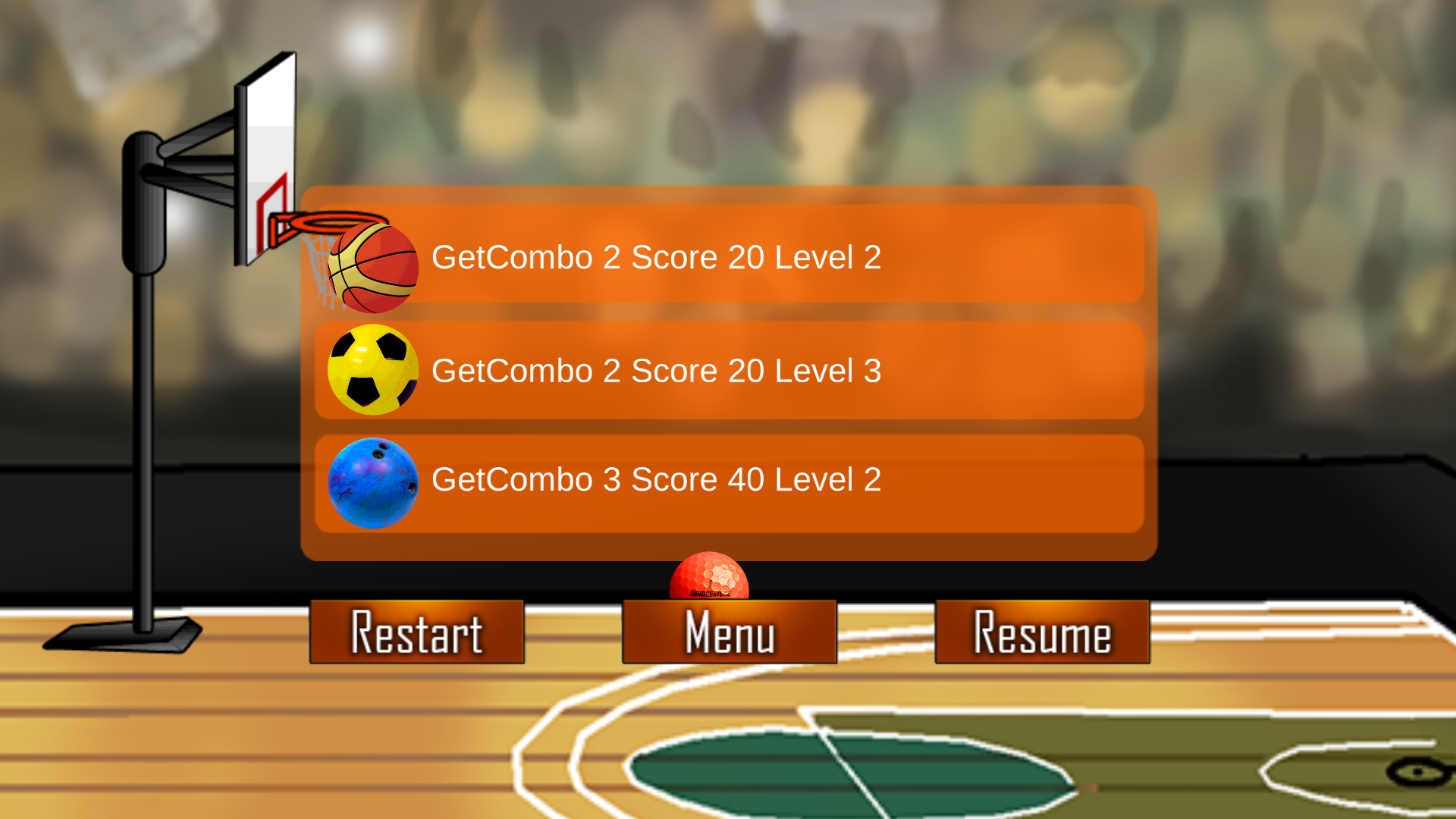Select the yellow soccer ball icon
This screenshot has height=819, width=1456.
[x=373, y=372]
